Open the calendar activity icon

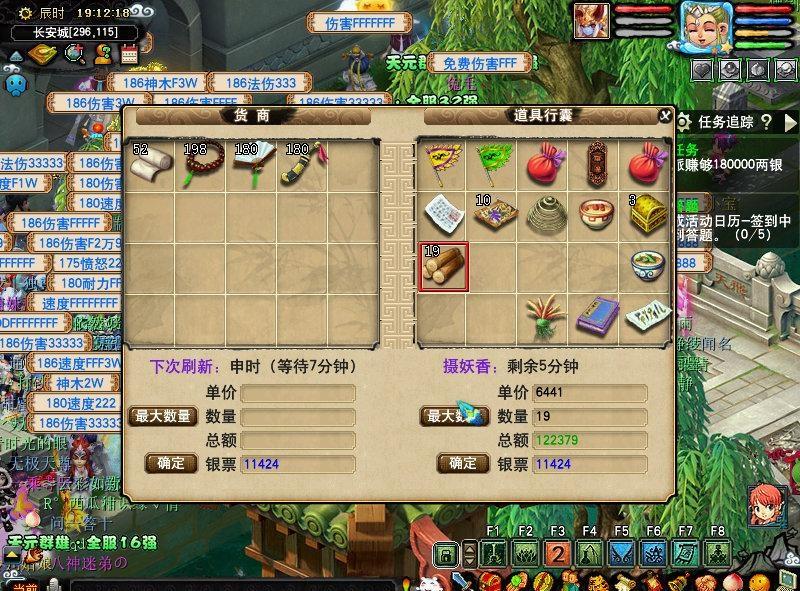pos(129,54)
